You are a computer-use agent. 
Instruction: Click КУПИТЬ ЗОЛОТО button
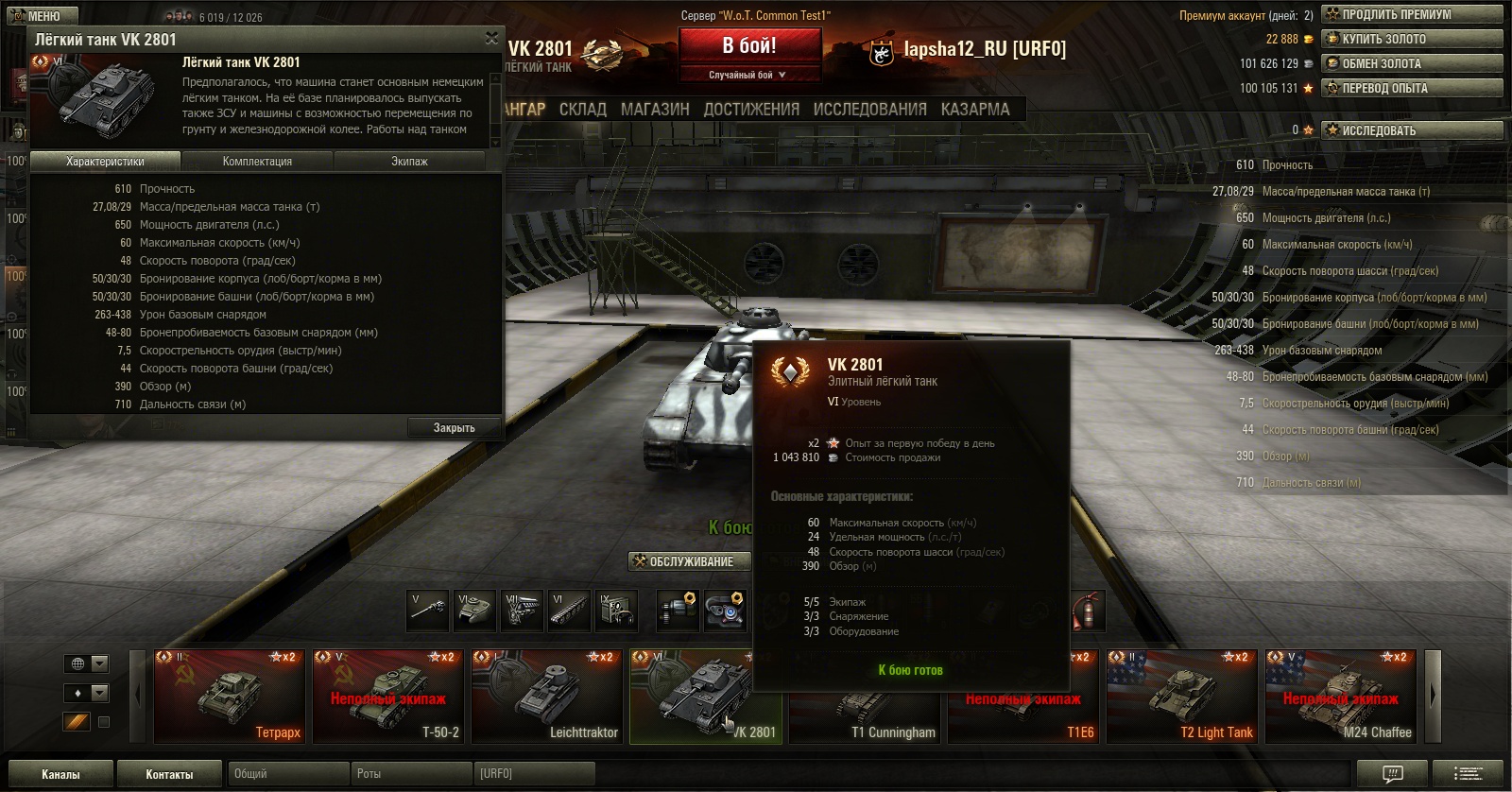pyautogui.click(x=1412, y=39)
